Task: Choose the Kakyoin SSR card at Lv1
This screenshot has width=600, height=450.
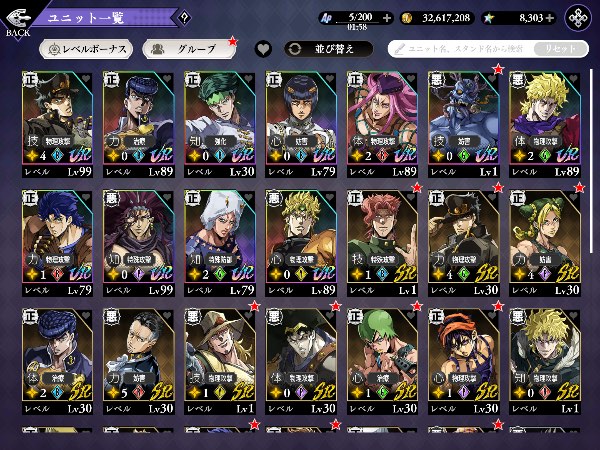Action: point(385,241)
